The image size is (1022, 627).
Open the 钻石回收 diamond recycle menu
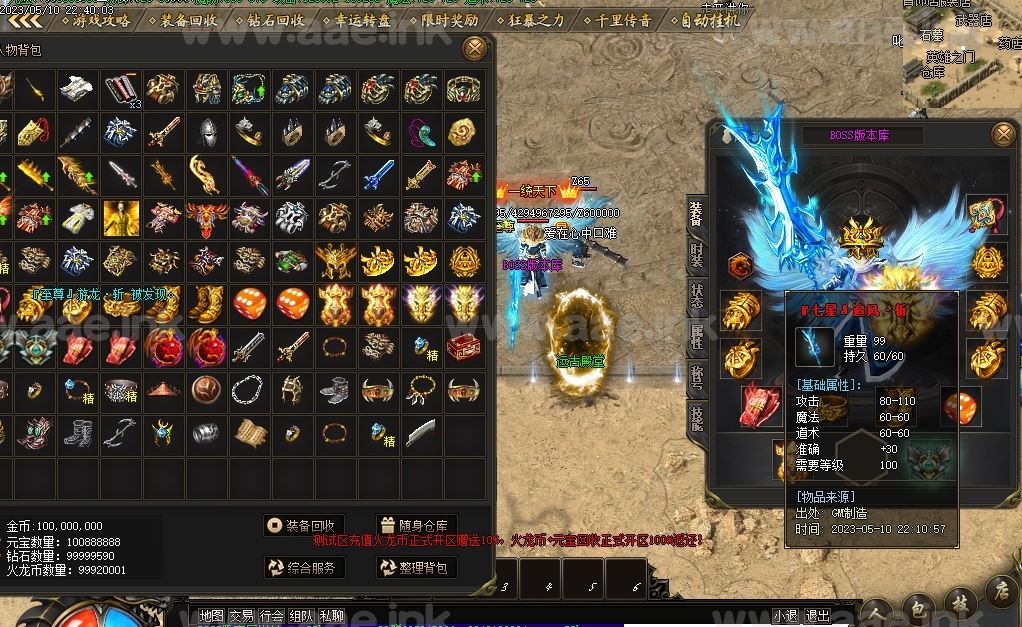[273, 20]
